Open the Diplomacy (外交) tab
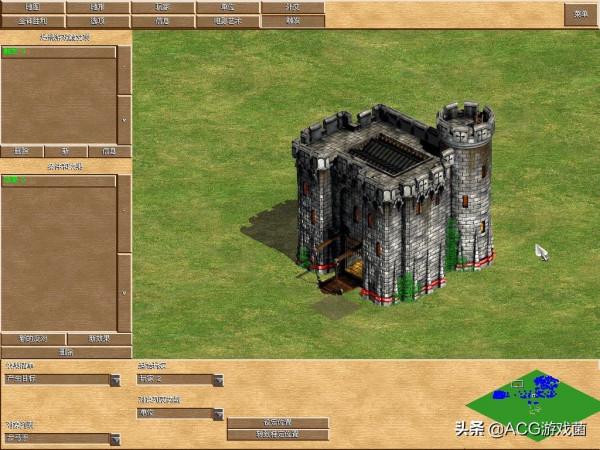This screenshot has height=450, width=600. (x=292, y=7)
